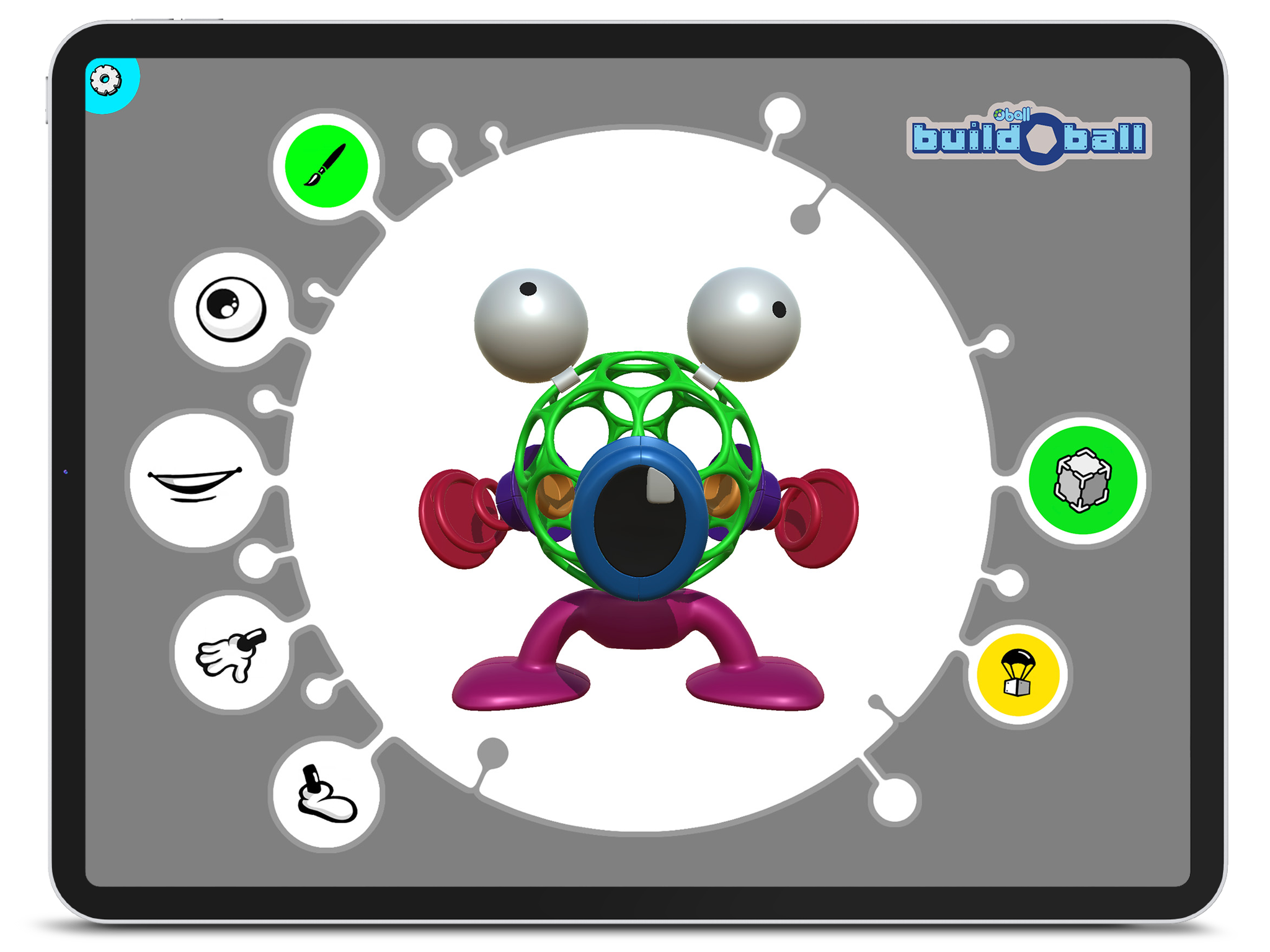The height and width of the screenshot is (952, 1270).
Task: Toggle off the green paintbrush mode
Action: point(327,164)
